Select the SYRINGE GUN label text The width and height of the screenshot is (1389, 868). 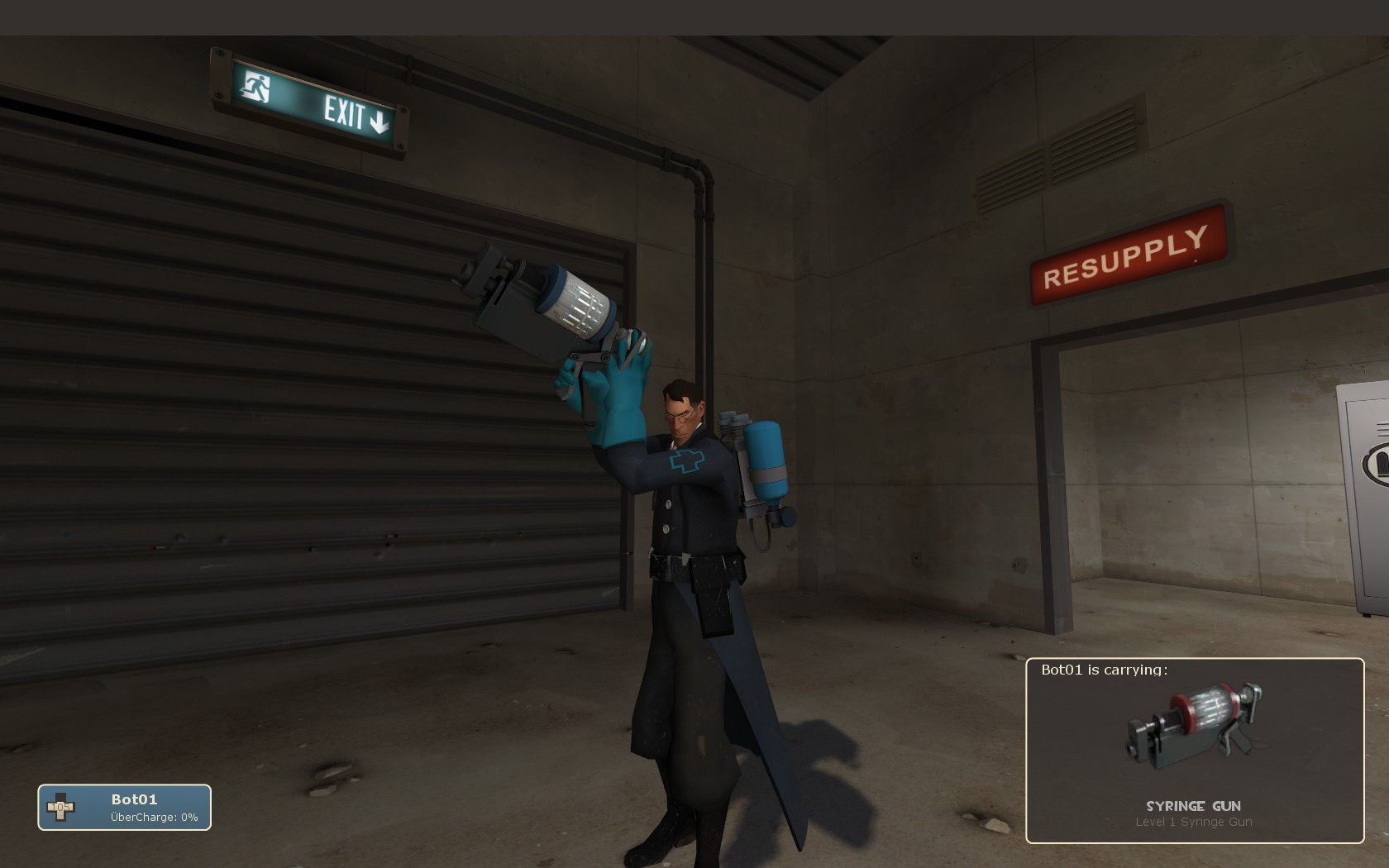(1195, 805)
